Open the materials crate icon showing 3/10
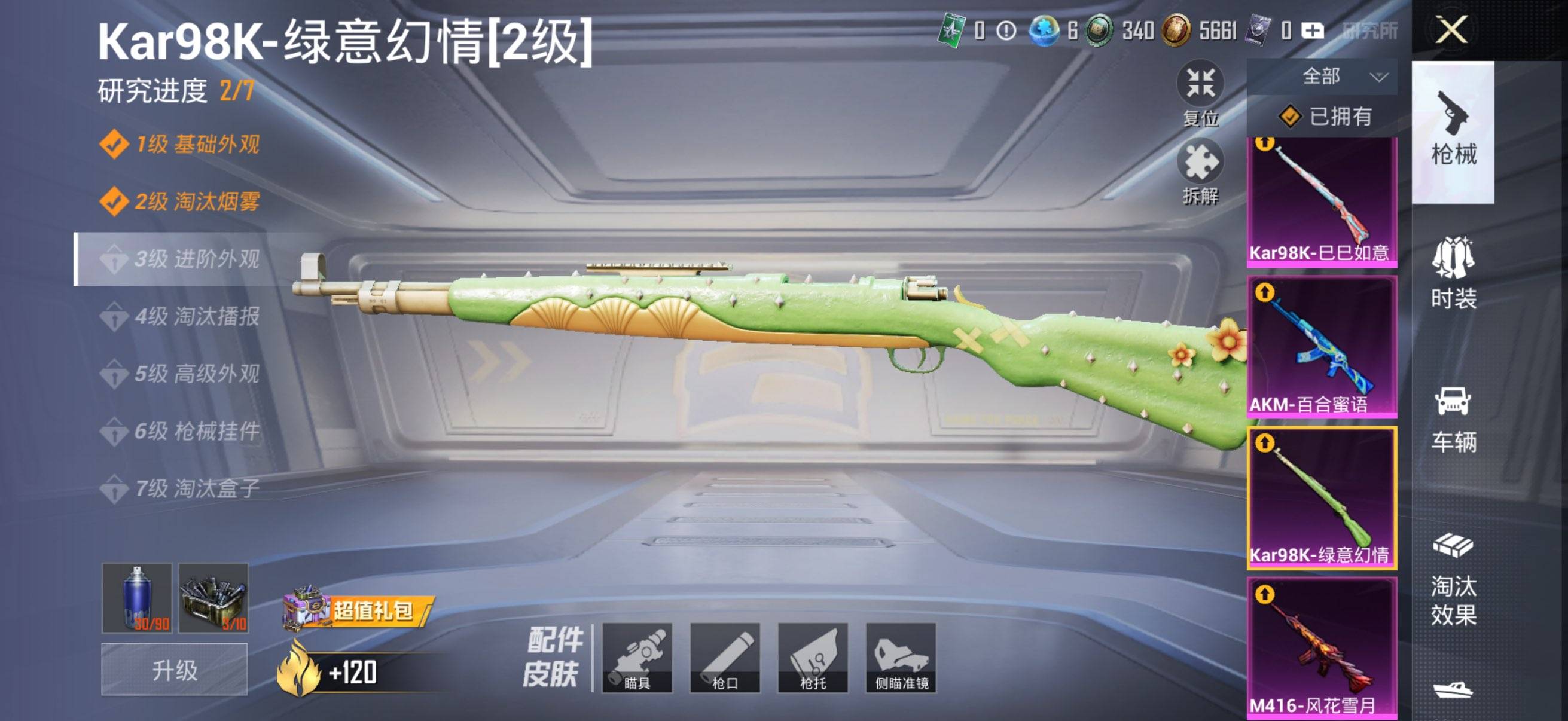Viewport: 1568px width, 721px height. point(214,599)
